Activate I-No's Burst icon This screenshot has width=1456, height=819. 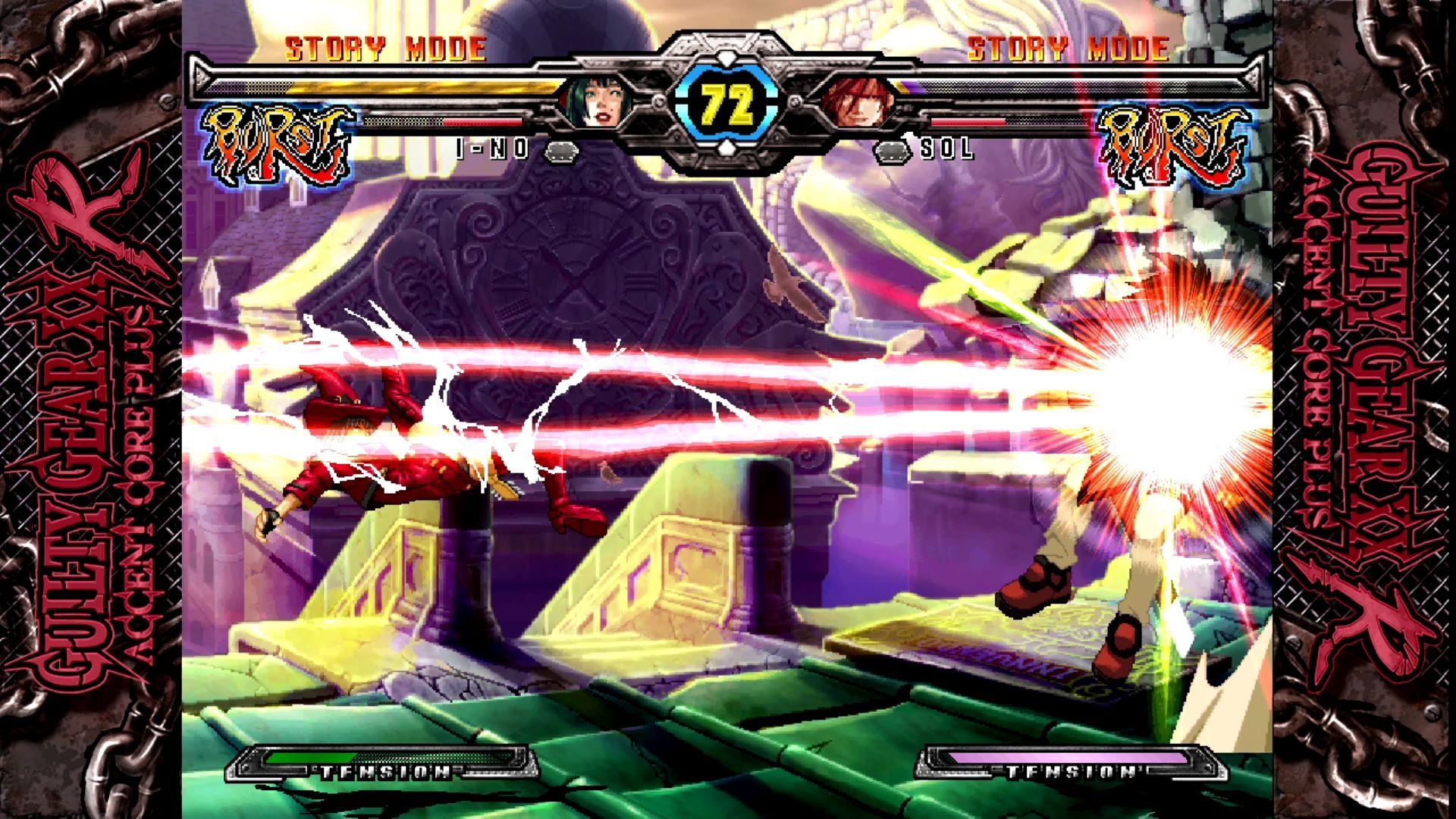(279, 146)
